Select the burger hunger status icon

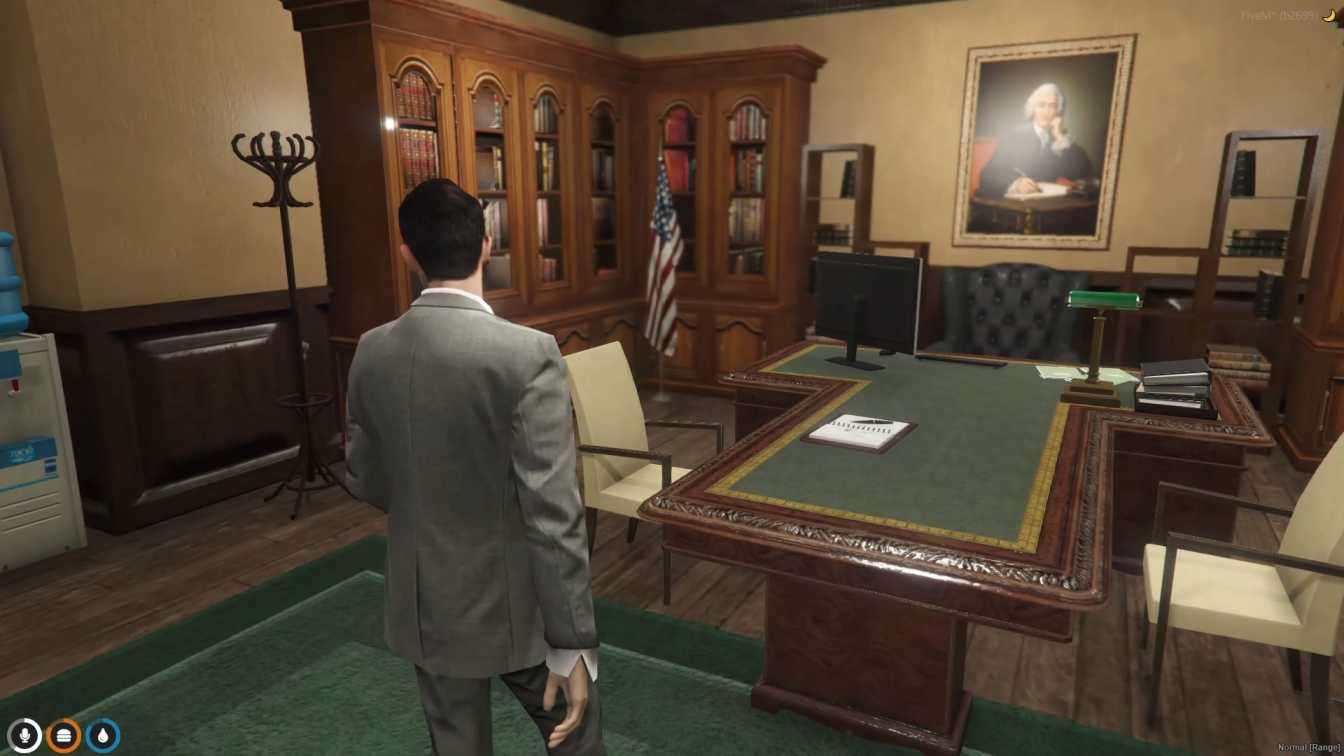62,734
